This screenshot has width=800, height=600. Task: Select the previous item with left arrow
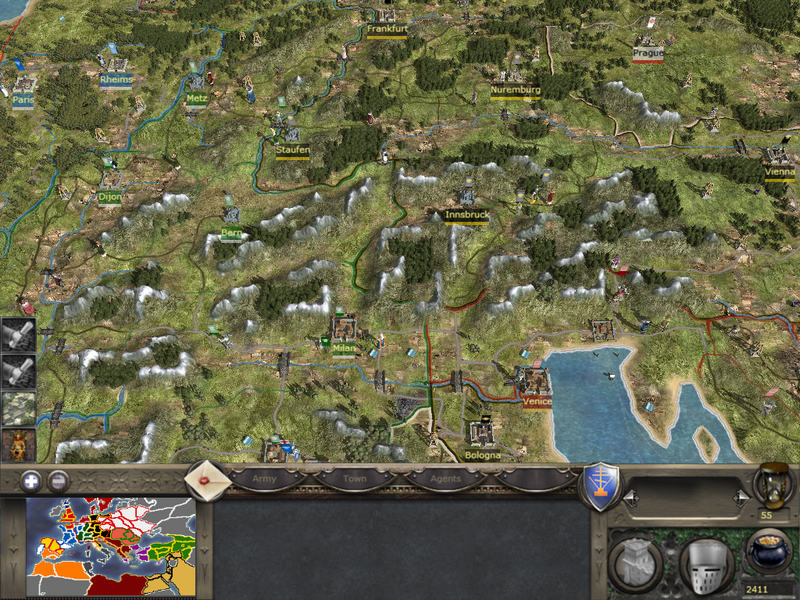630,496
